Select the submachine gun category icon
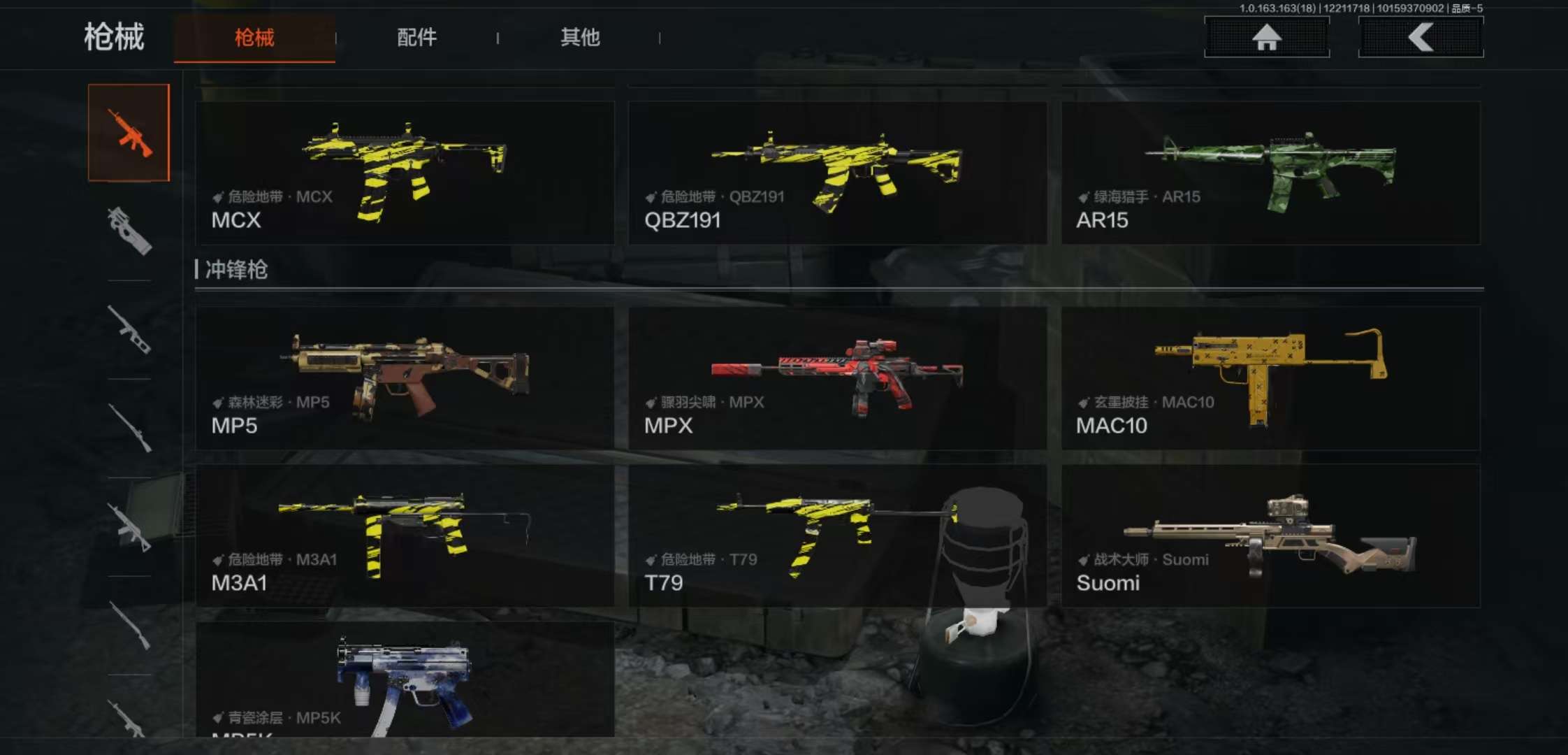Viewport: 1568px width, 755px height. coord(129,231)
